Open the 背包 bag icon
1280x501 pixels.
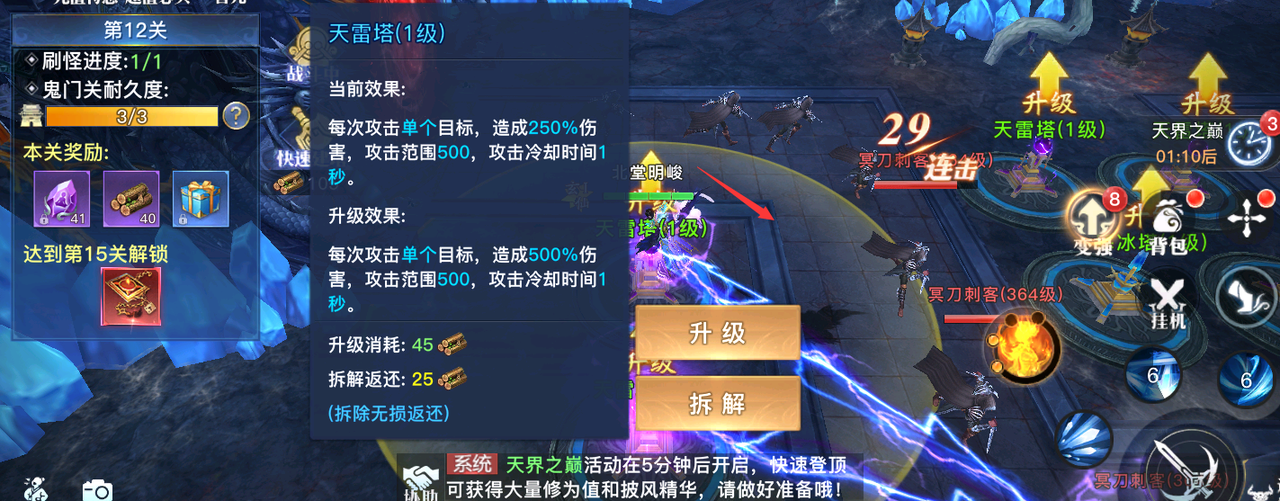coord(1166,222)
